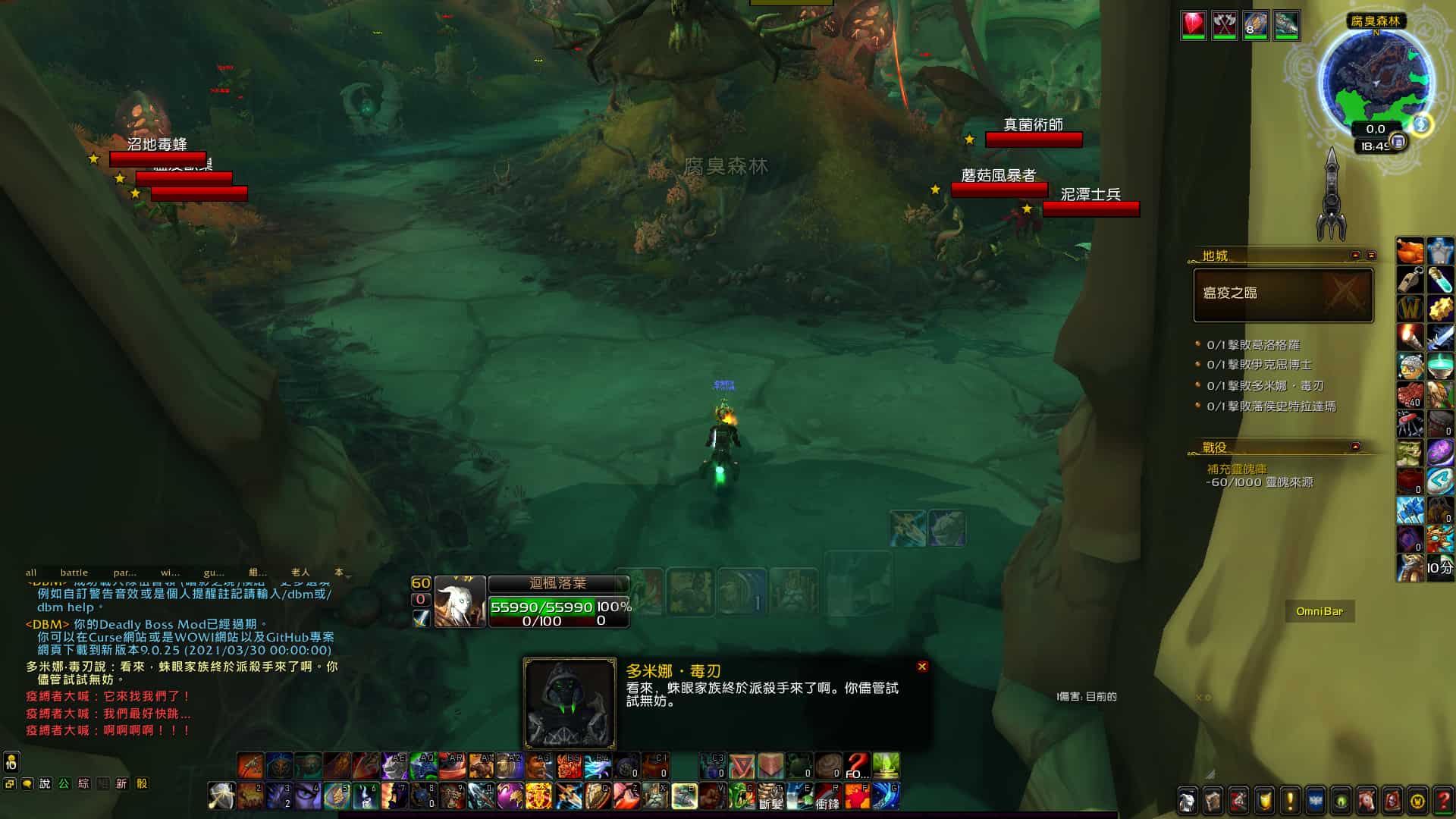Collapse the 戰役 campaign tracker section
The image size is (1456, 819).
tap(1356, 447)
